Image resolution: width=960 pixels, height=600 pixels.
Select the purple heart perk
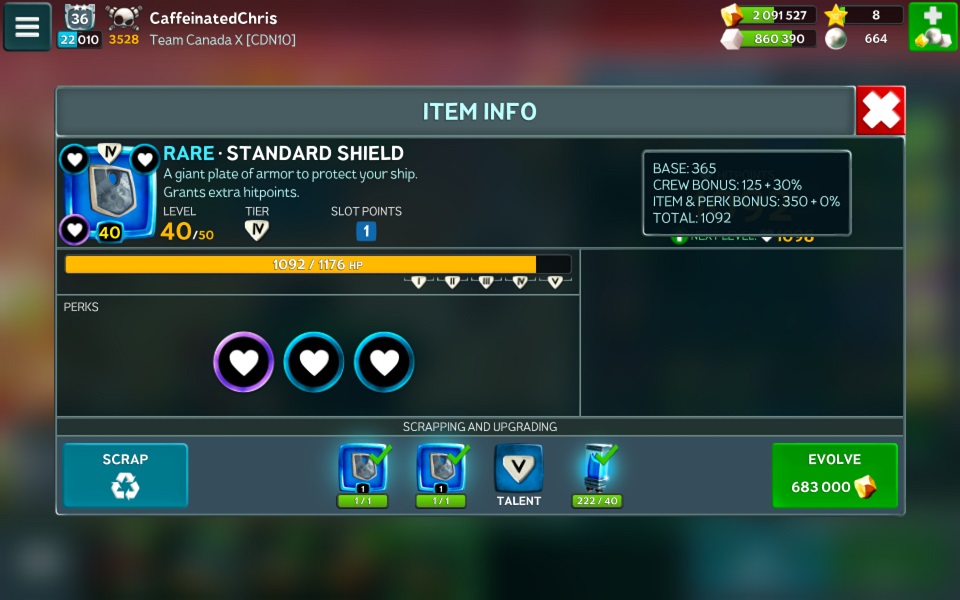pos(243,362)
